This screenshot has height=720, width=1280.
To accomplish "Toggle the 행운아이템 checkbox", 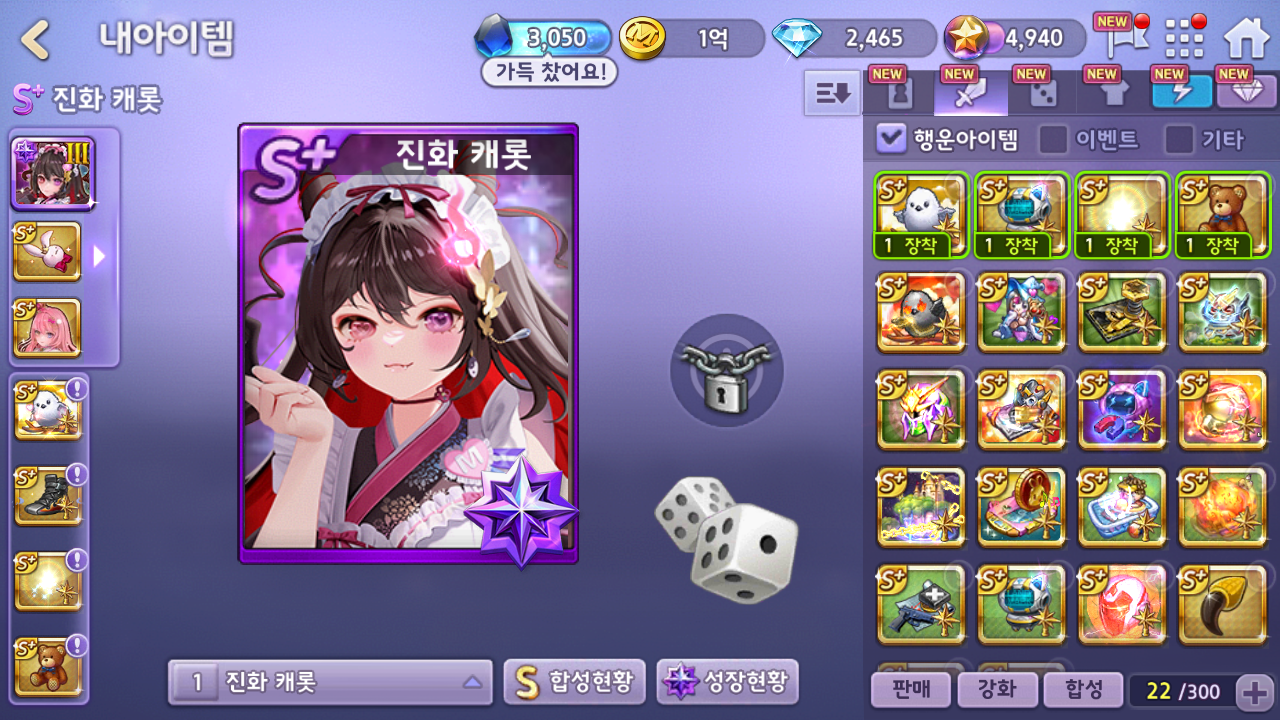I will 890,139.
